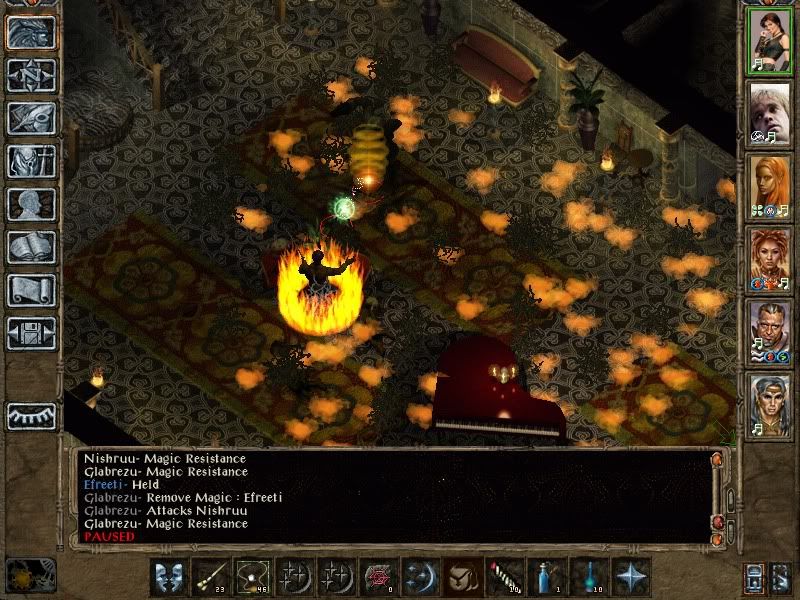The image size is (800, 600).
Task: Open the journal with the quill button
Action: click(31, 118)
